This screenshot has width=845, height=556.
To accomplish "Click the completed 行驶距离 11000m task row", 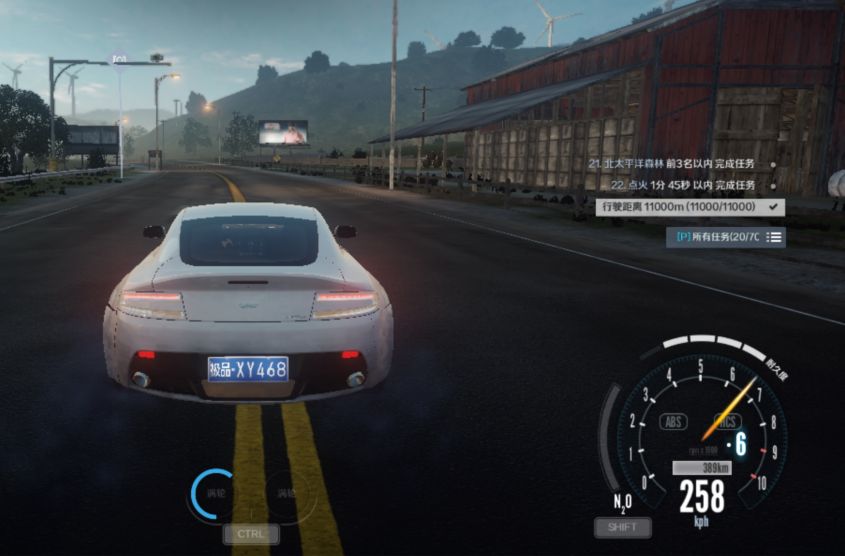I will (689, 207).
